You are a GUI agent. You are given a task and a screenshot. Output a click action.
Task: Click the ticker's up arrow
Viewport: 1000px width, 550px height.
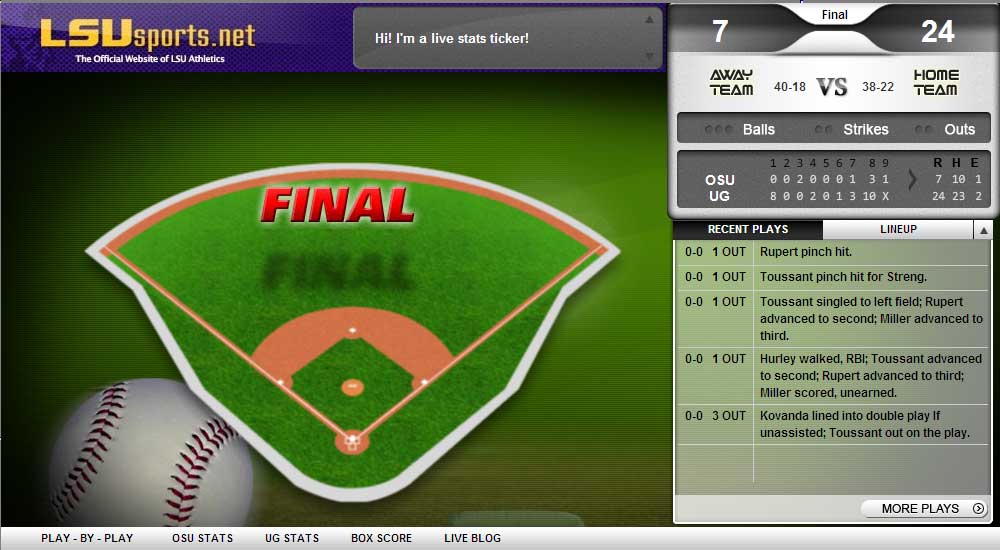(649, 19)
